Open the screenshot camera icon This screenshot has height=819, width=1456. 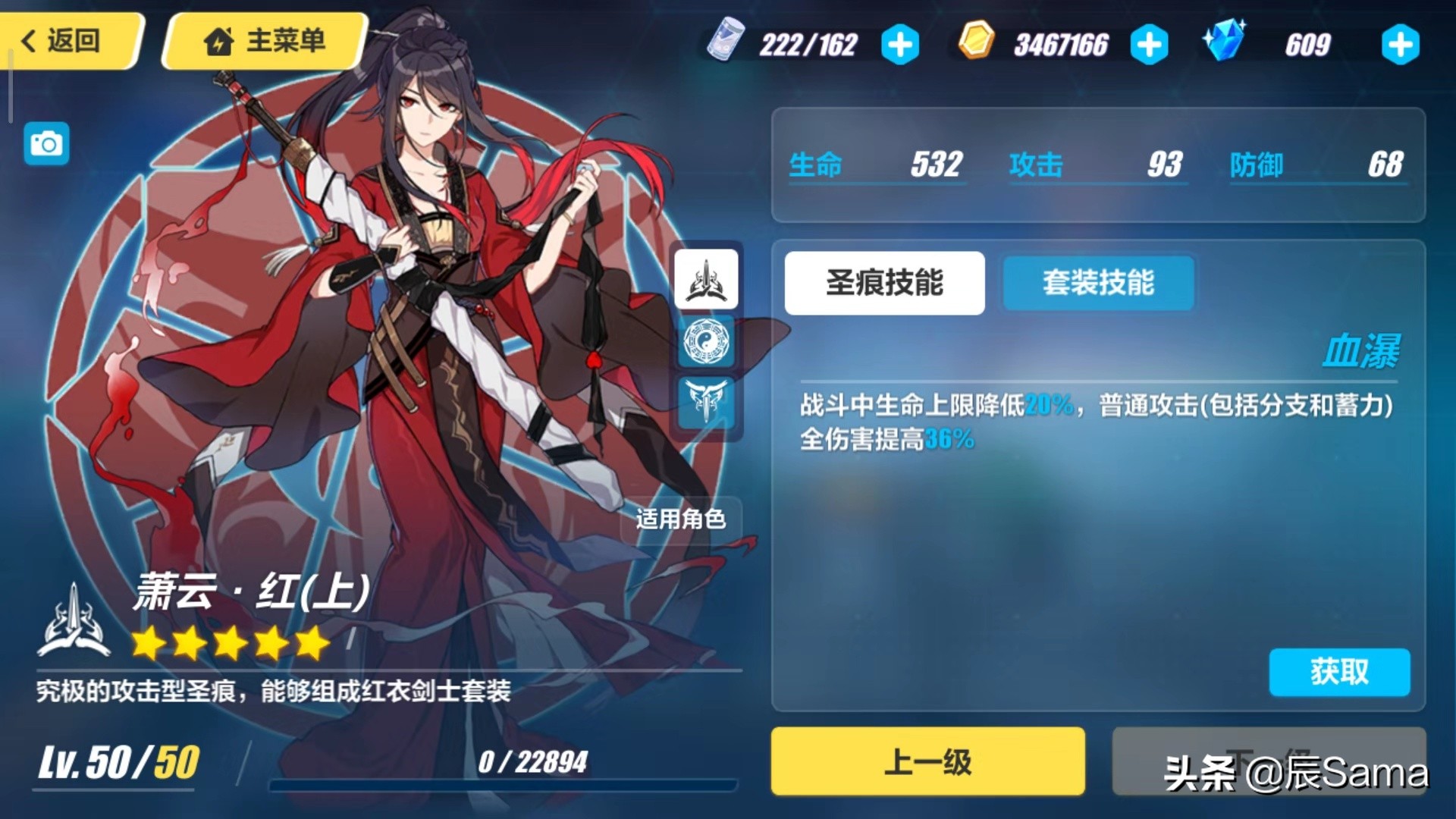45,144
